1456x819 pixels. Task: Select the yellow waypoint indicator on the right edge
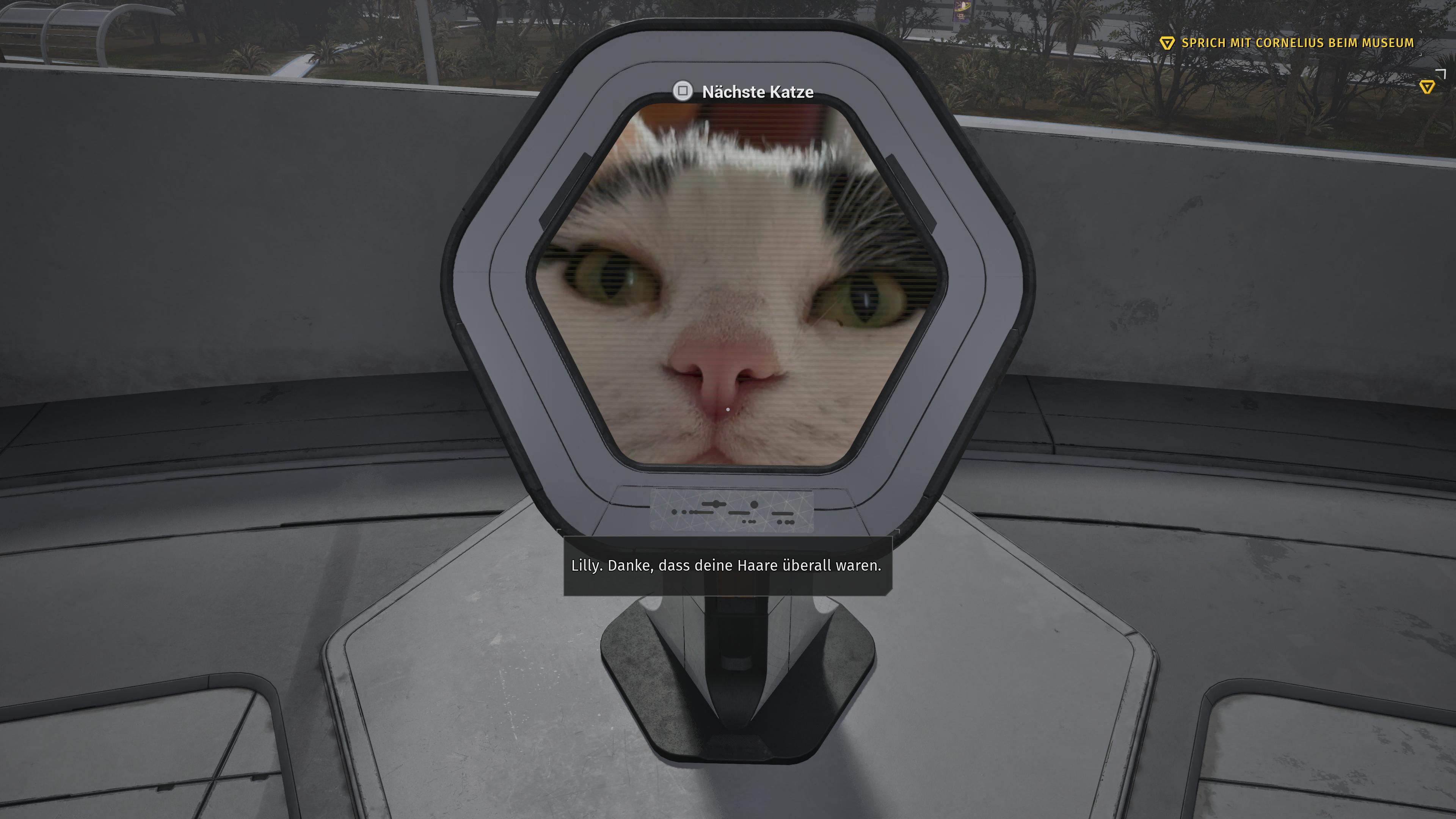point(1427,86)
